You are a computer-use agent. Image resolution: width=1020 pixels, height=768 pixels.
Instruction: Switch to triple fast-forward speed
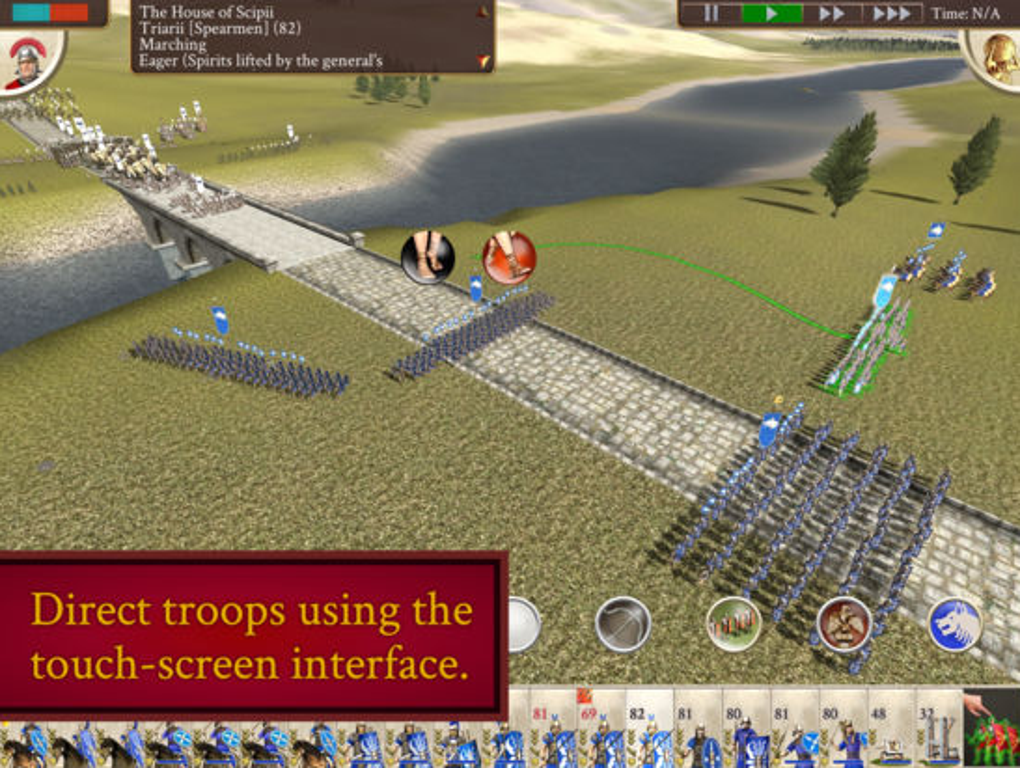click(x=892, y=14)
